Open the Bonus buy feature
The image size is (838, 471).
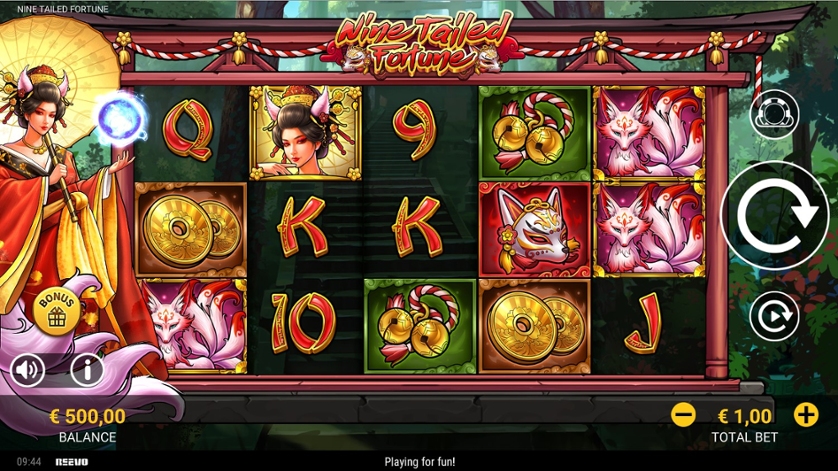(x=56, y=311)
